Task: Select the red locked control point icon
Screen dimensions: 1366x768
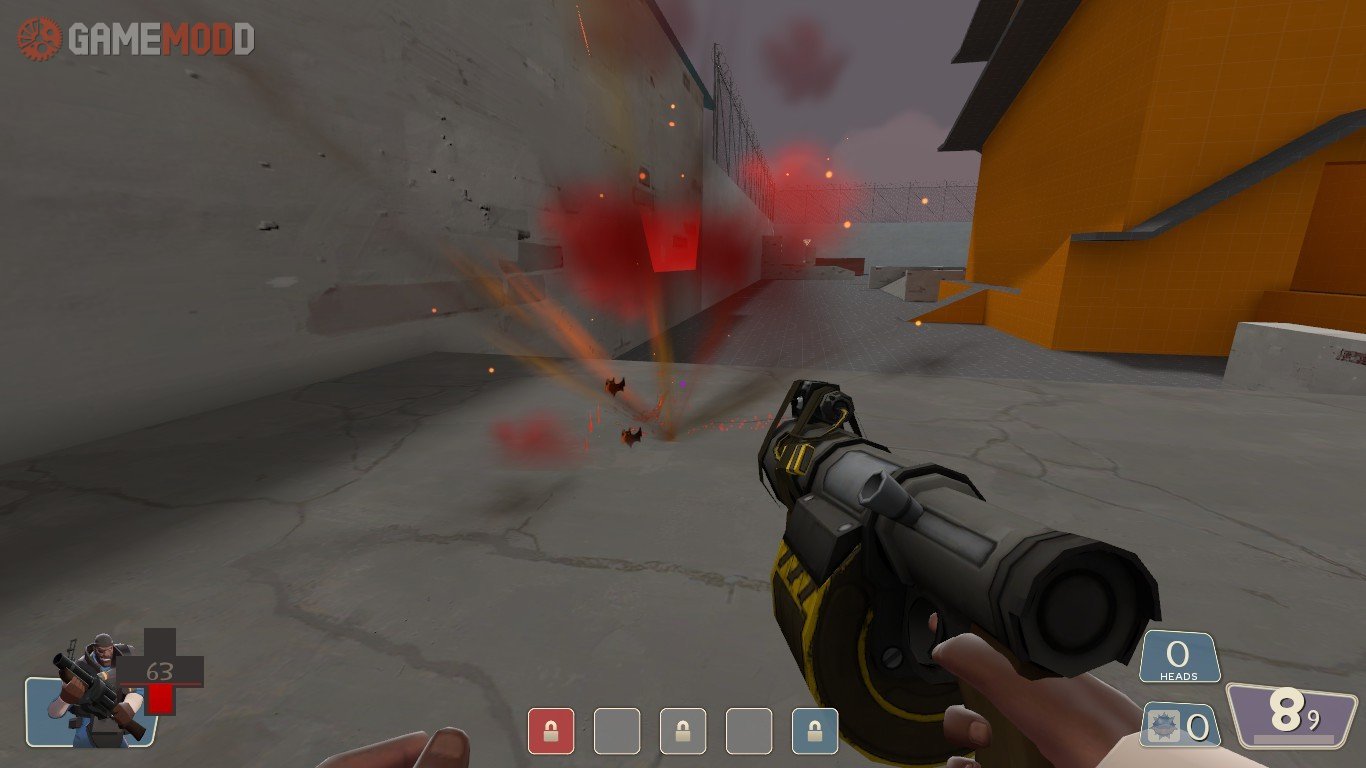Action: (551, 731)
